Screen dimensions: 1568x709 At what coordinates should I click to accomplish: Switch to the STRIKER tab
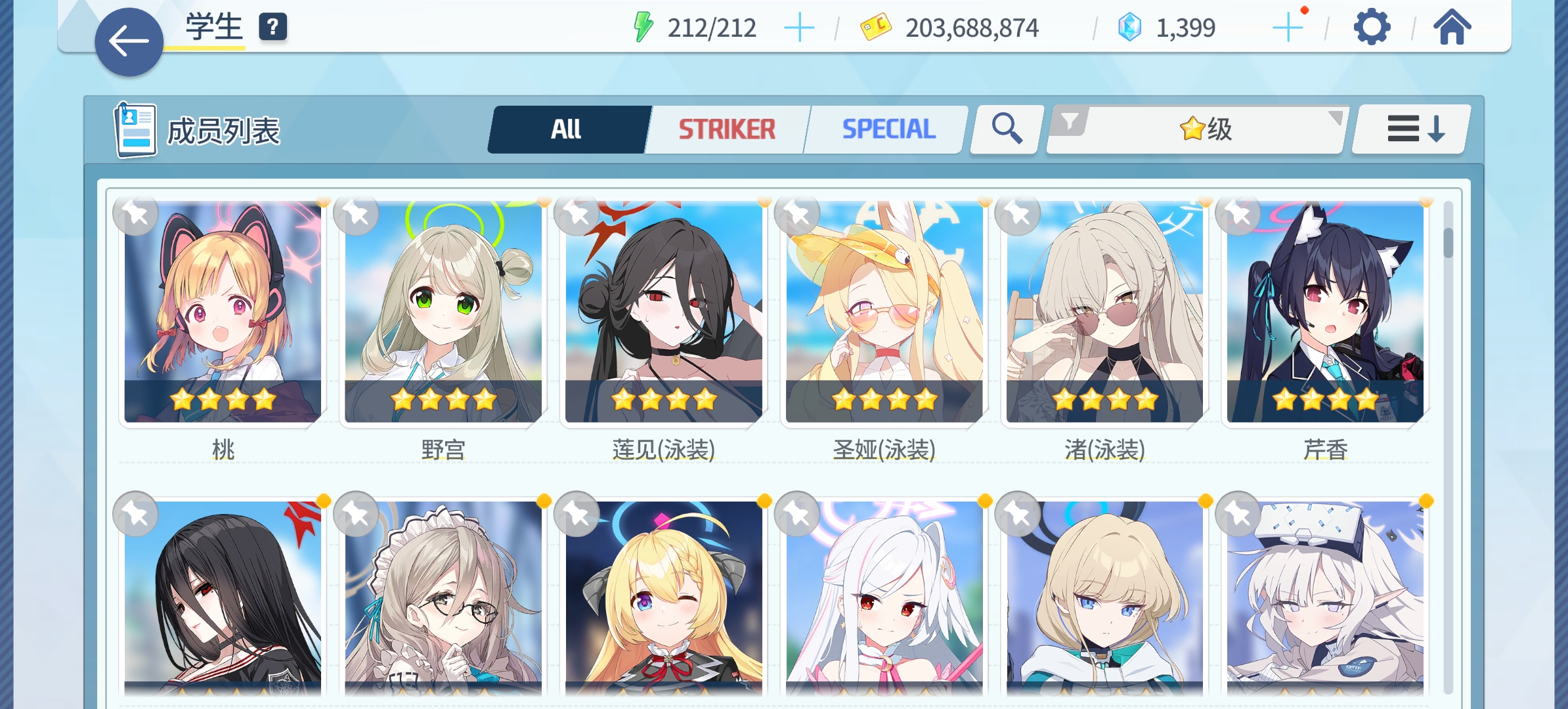726,128
